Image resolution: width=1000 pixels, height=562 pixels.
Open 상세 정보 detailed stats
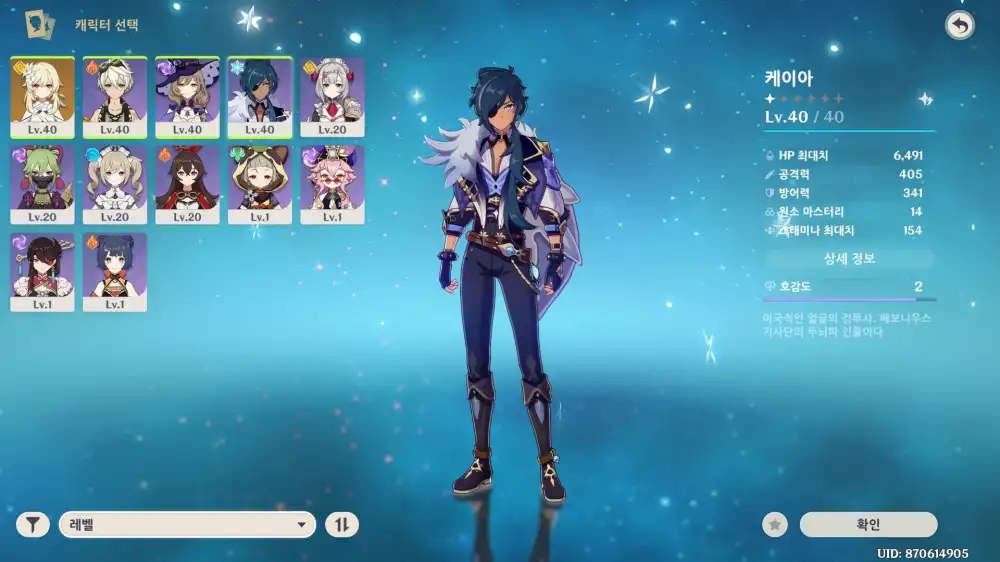point(849,259)
